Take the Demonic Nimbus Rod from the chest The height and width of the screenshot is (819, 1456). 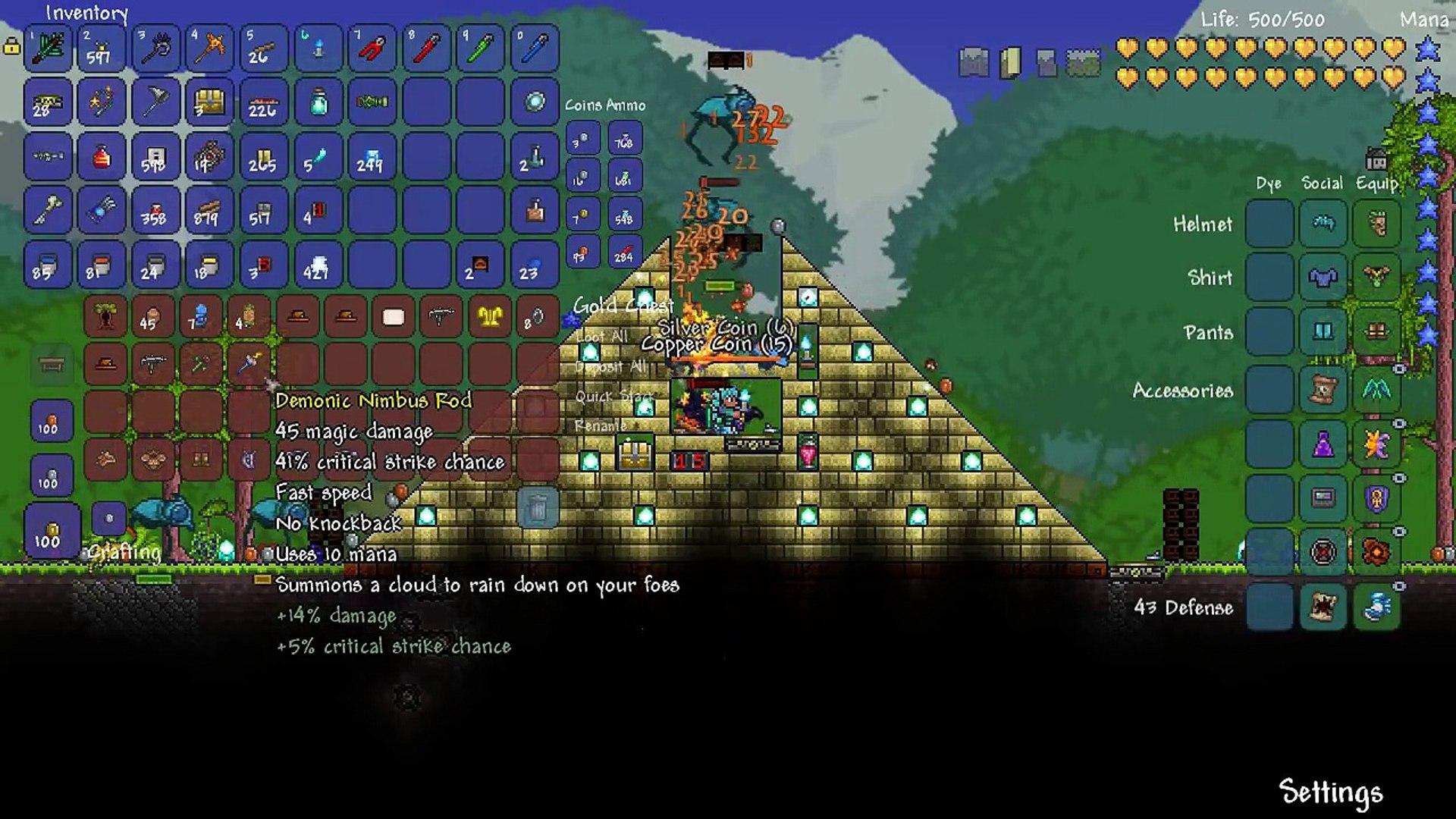point(249,363)
